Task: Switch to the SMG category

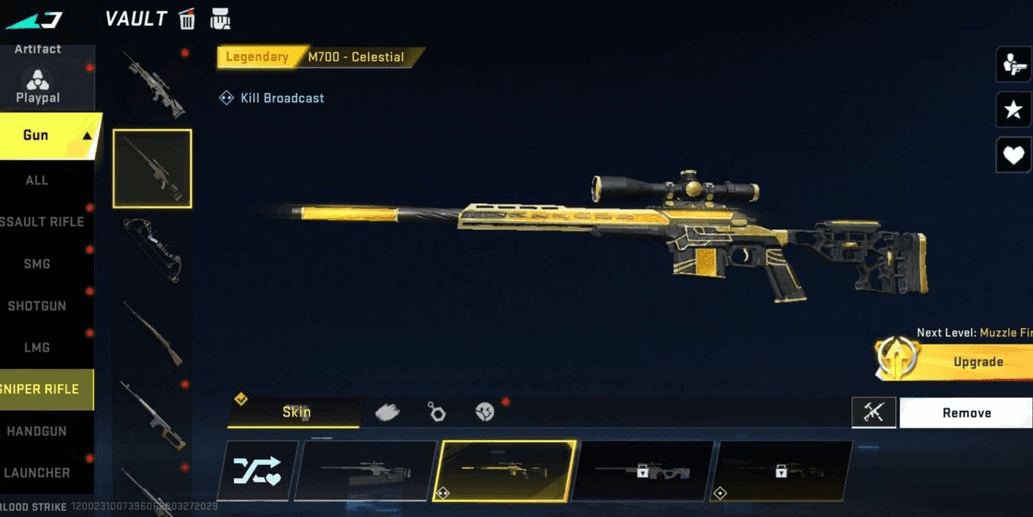Action: coord(37,264)
